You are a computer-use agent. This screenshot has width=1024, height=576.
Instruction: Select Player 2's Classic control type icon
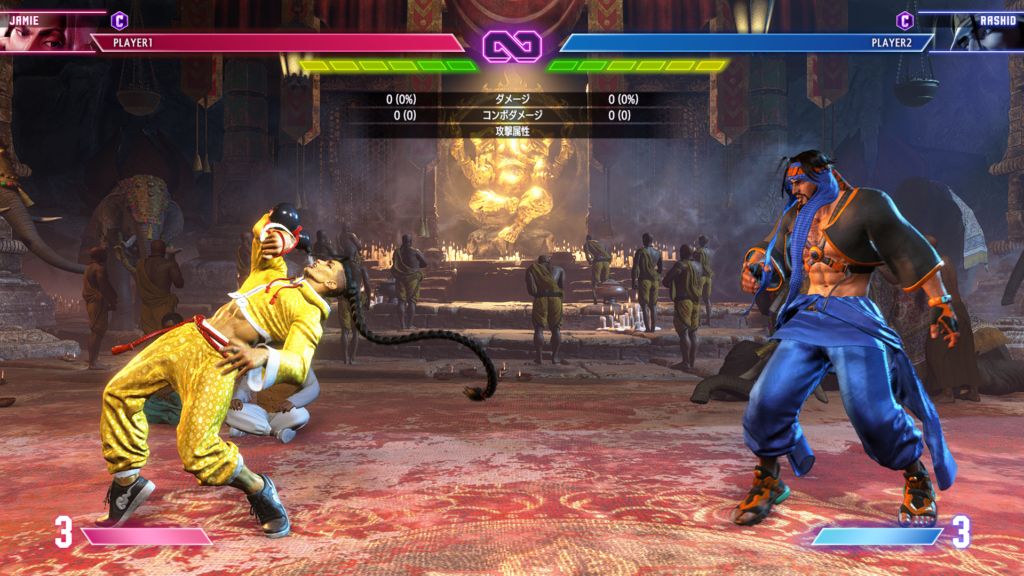pos(905,20)
